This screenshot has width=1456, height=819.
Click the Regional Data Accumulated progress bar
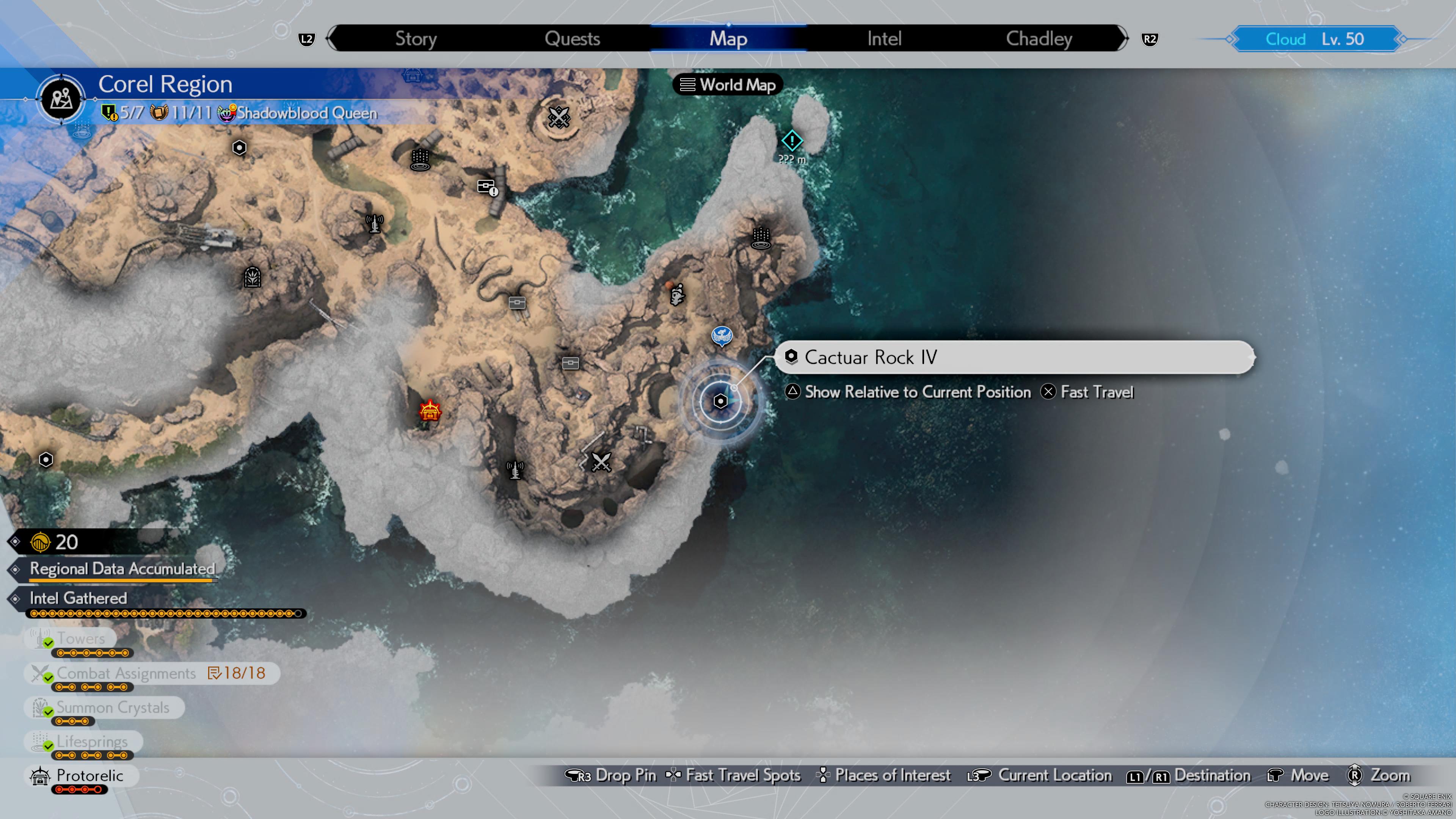pos(122,579)
